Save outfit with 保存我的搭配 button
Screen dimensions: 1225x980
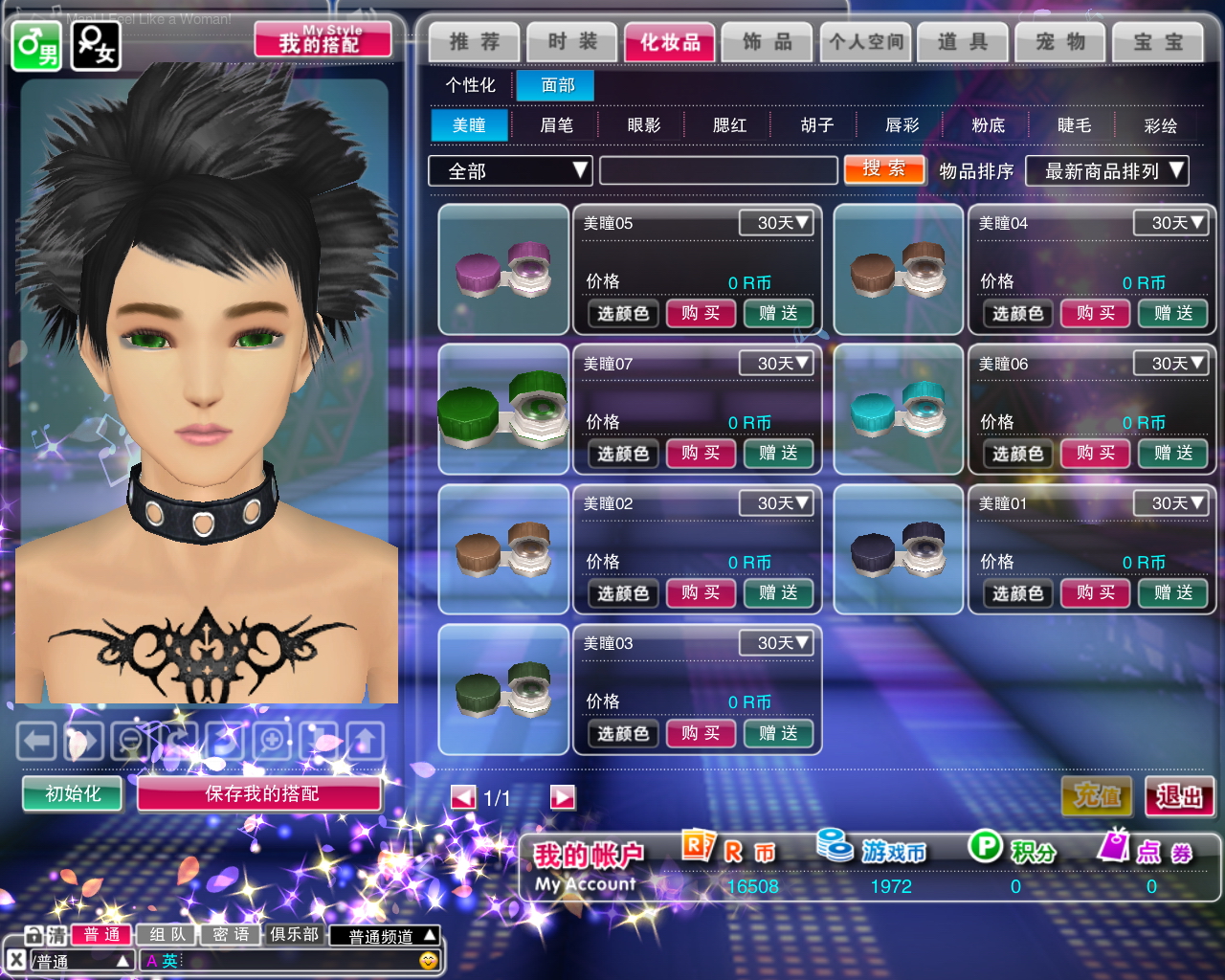pos(260,793)
